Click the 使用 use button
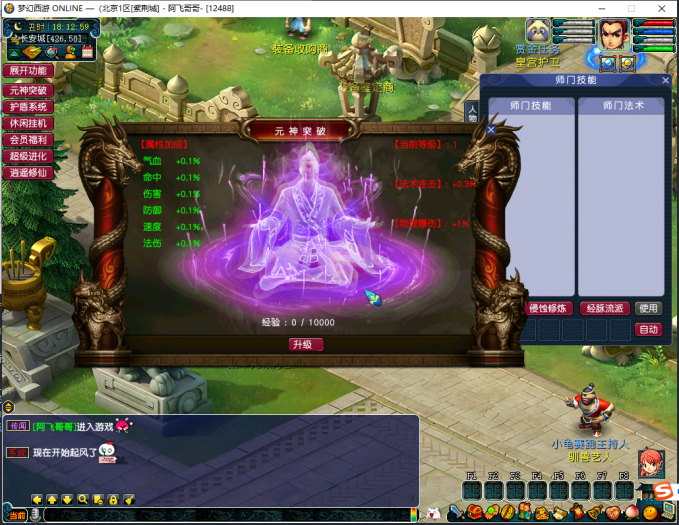 point(648,308)
